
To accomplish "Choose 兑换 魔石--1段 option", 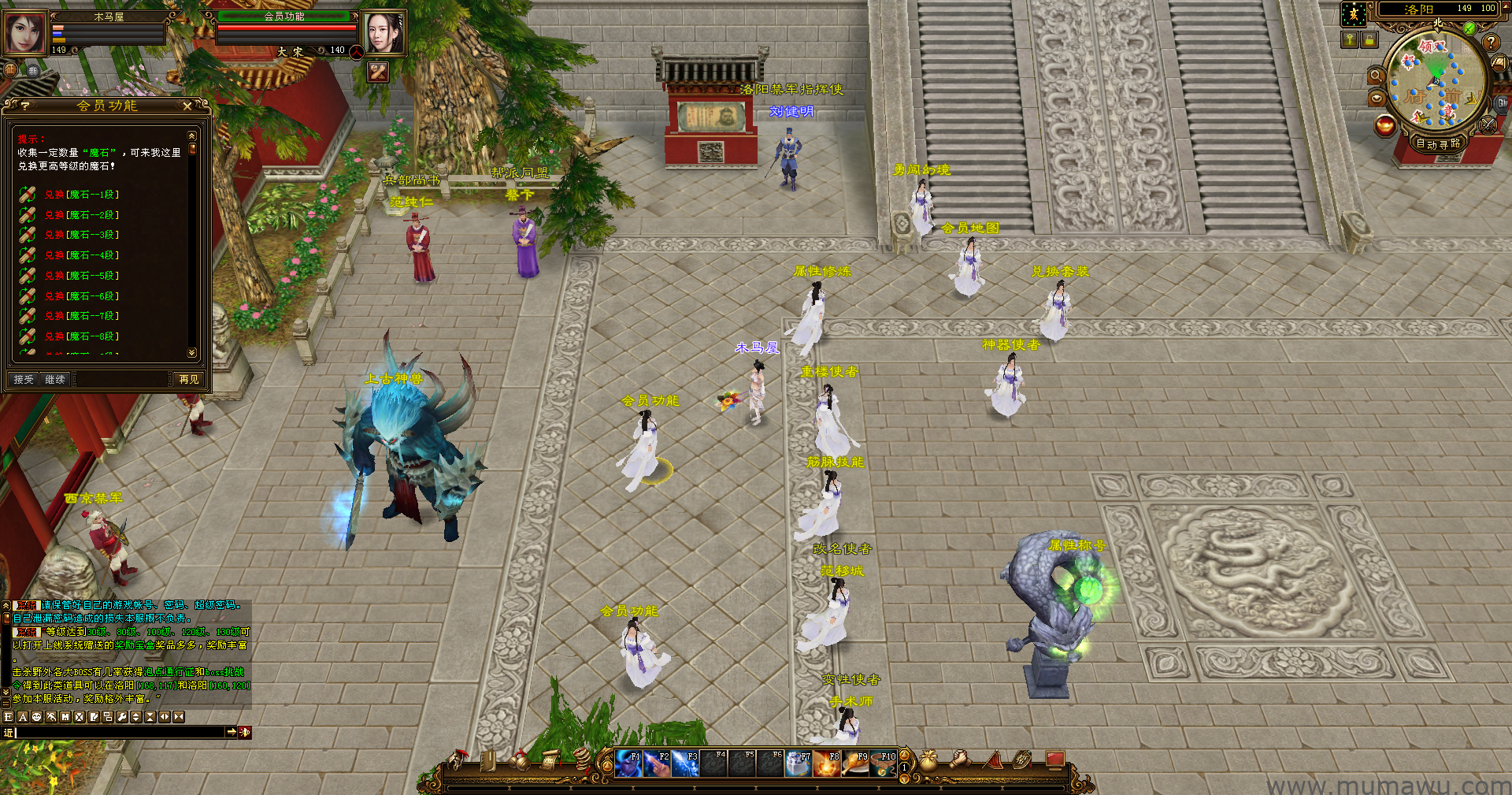I will pos(81,195).
